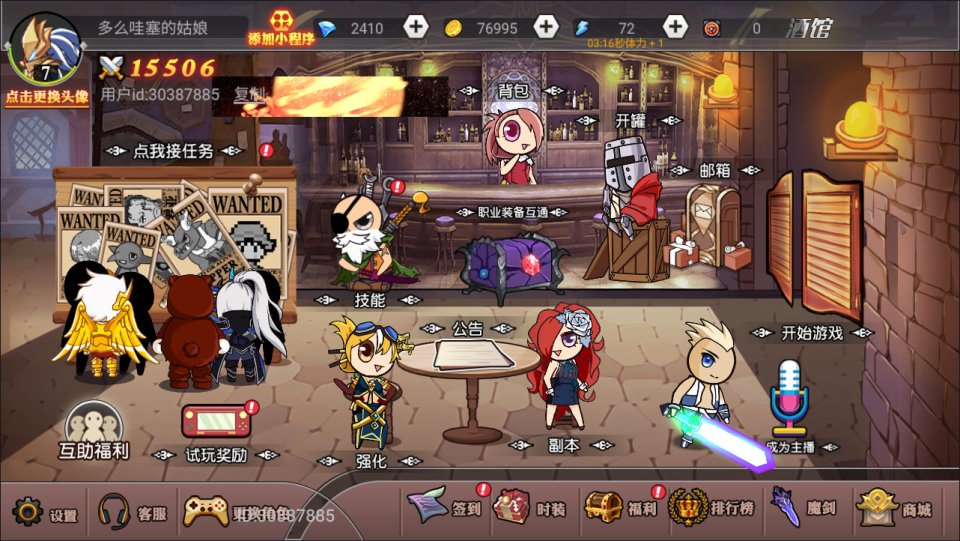Select 开始游戏 to start the game

(x=811, y=333)
